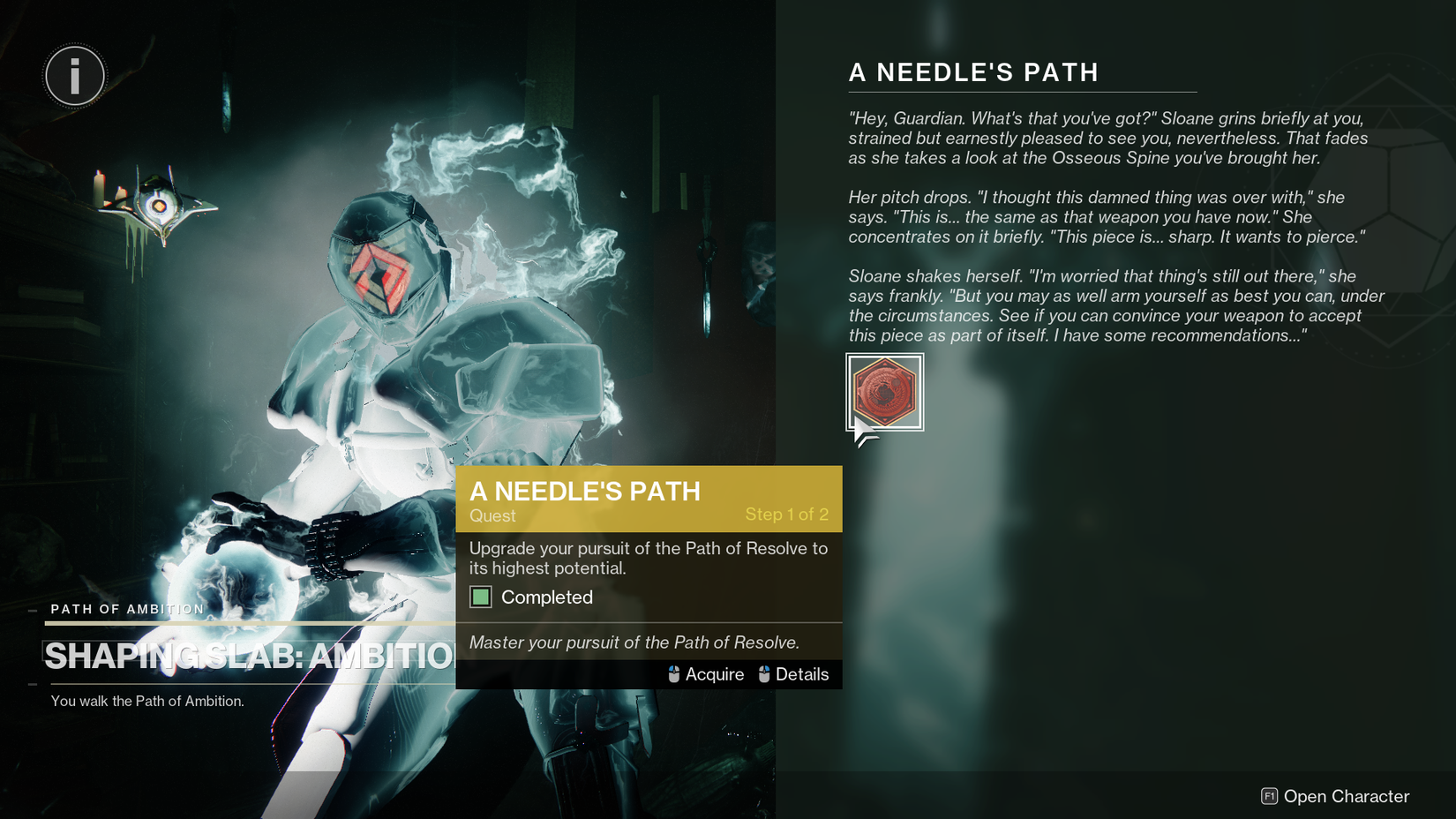The width and height of the screenshot is (1456, 819).
Task: Click the Completed checkbox in the quest tooltip
Action: 481,597
